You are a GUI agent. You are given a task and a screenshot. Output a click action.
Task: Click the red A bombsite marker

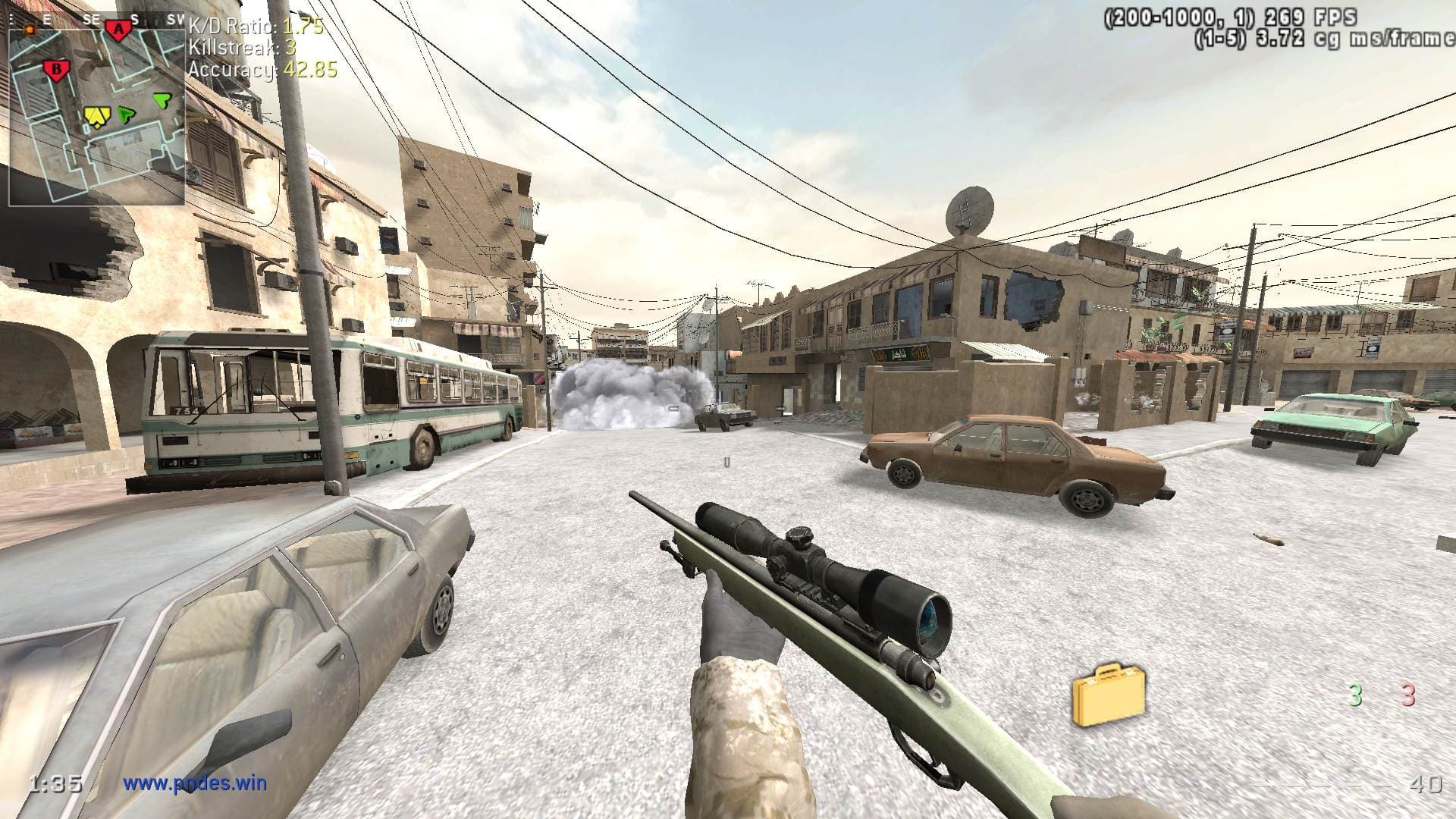(x=118, y=30)
